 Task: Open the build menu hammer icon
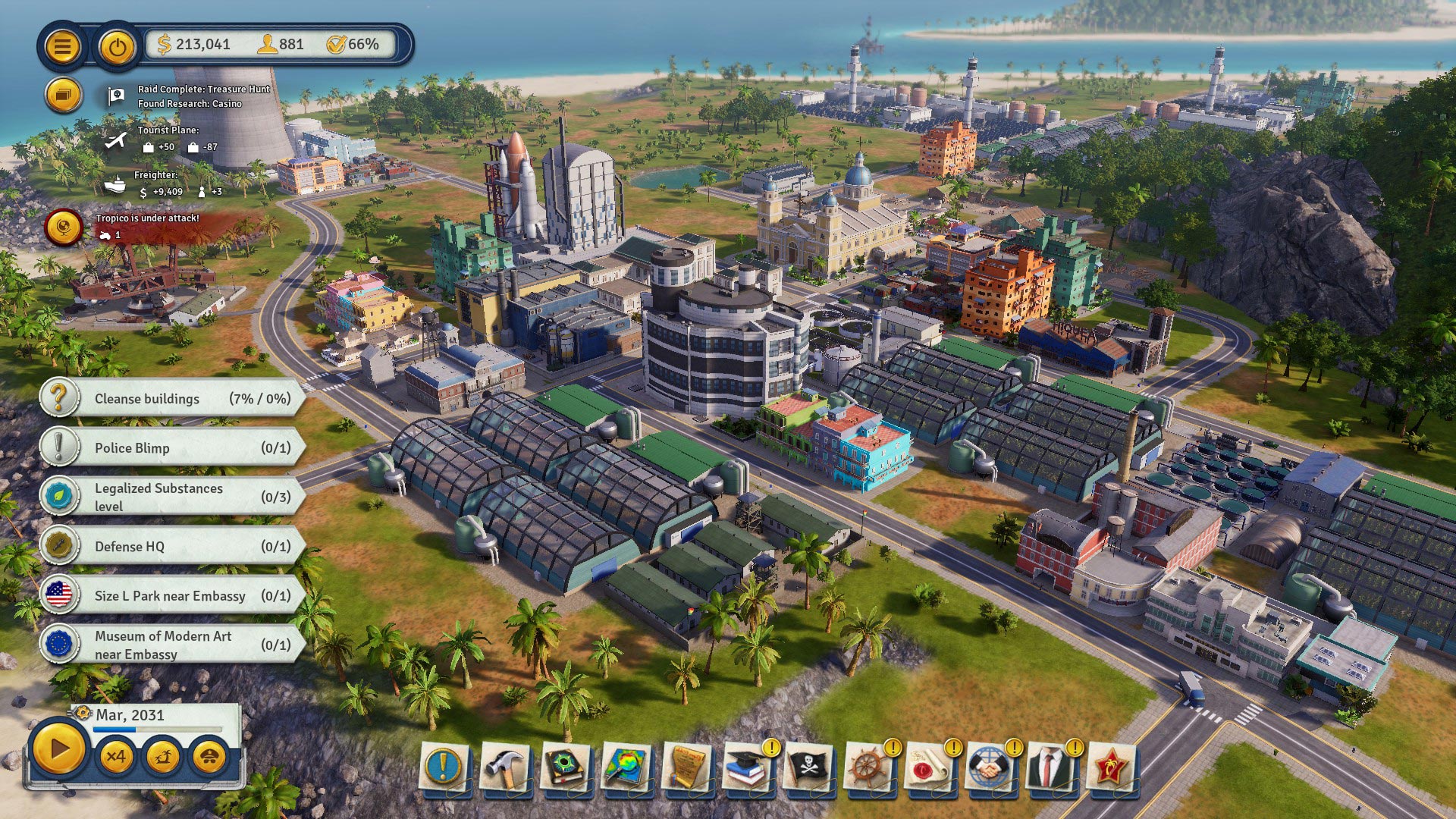pos(505,767)
